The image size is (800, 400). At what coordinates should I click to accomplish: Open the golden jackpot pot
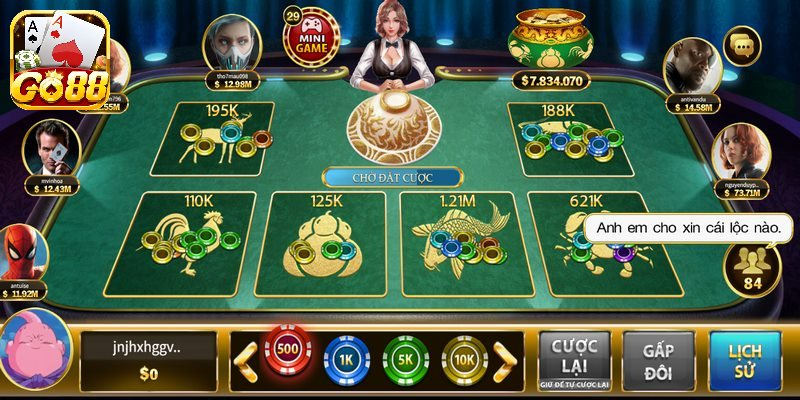546,45
